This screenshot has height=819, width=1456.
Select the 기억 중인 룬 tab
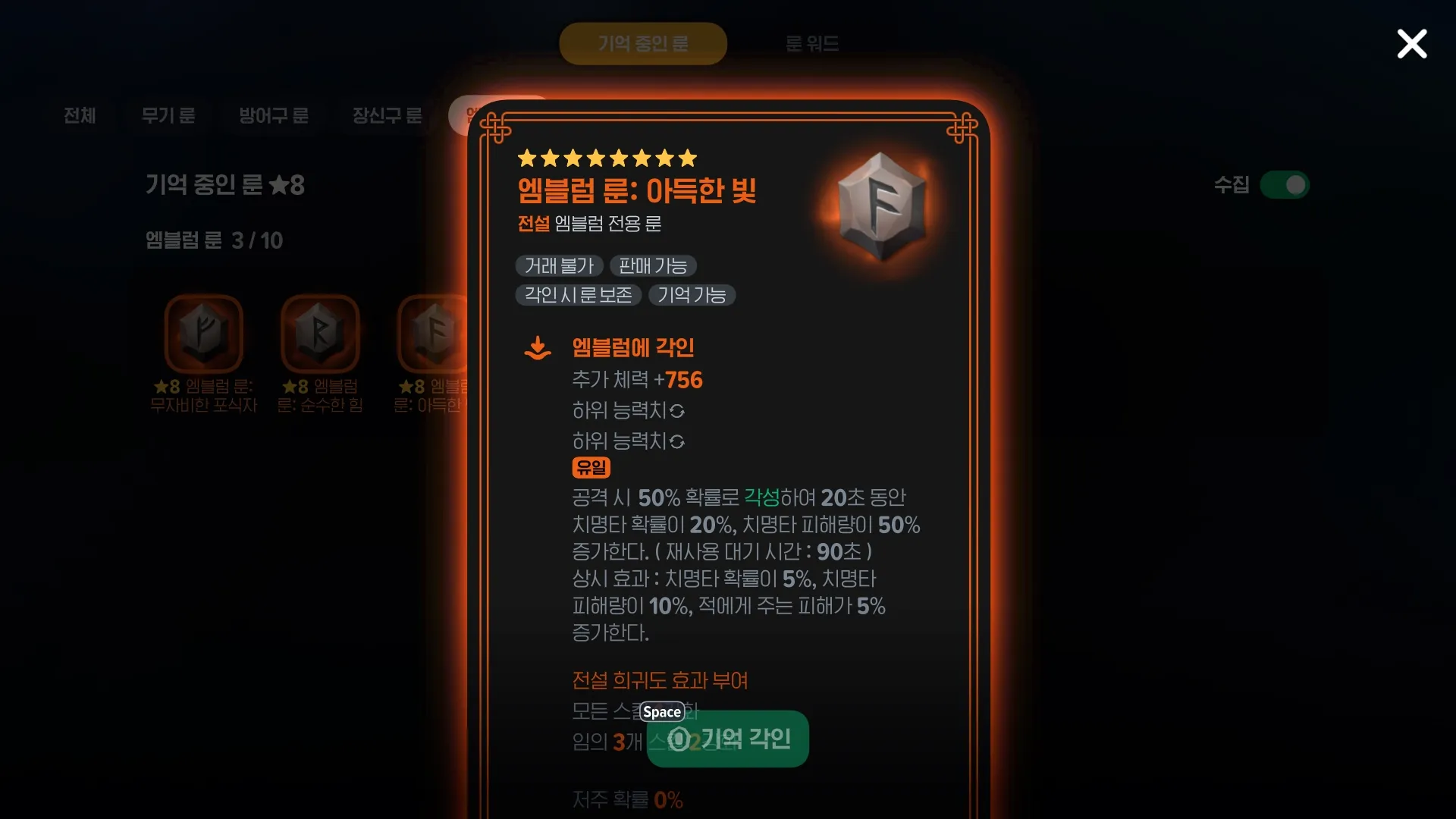pyautogui.click(x=643, y=43)
